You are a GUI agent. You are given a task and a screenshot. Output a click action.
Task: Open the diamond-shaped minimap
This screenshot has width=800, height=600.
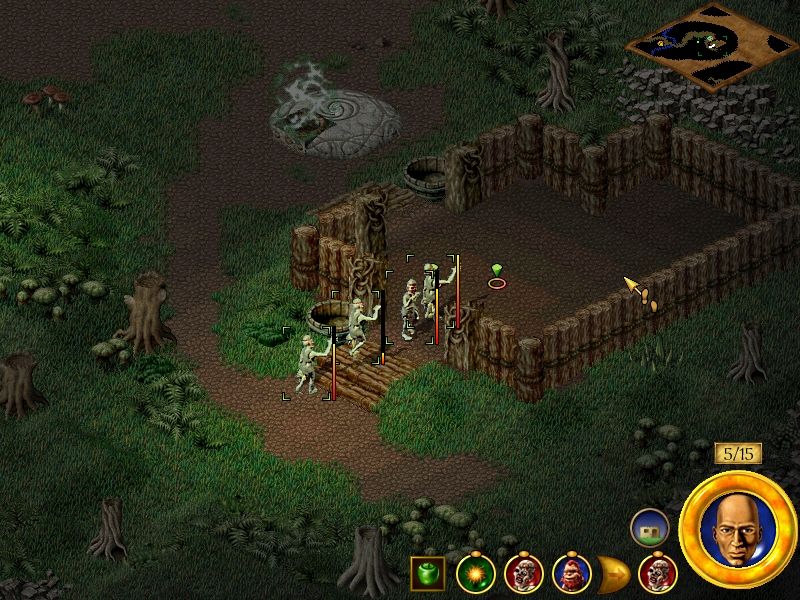(711, 44)
